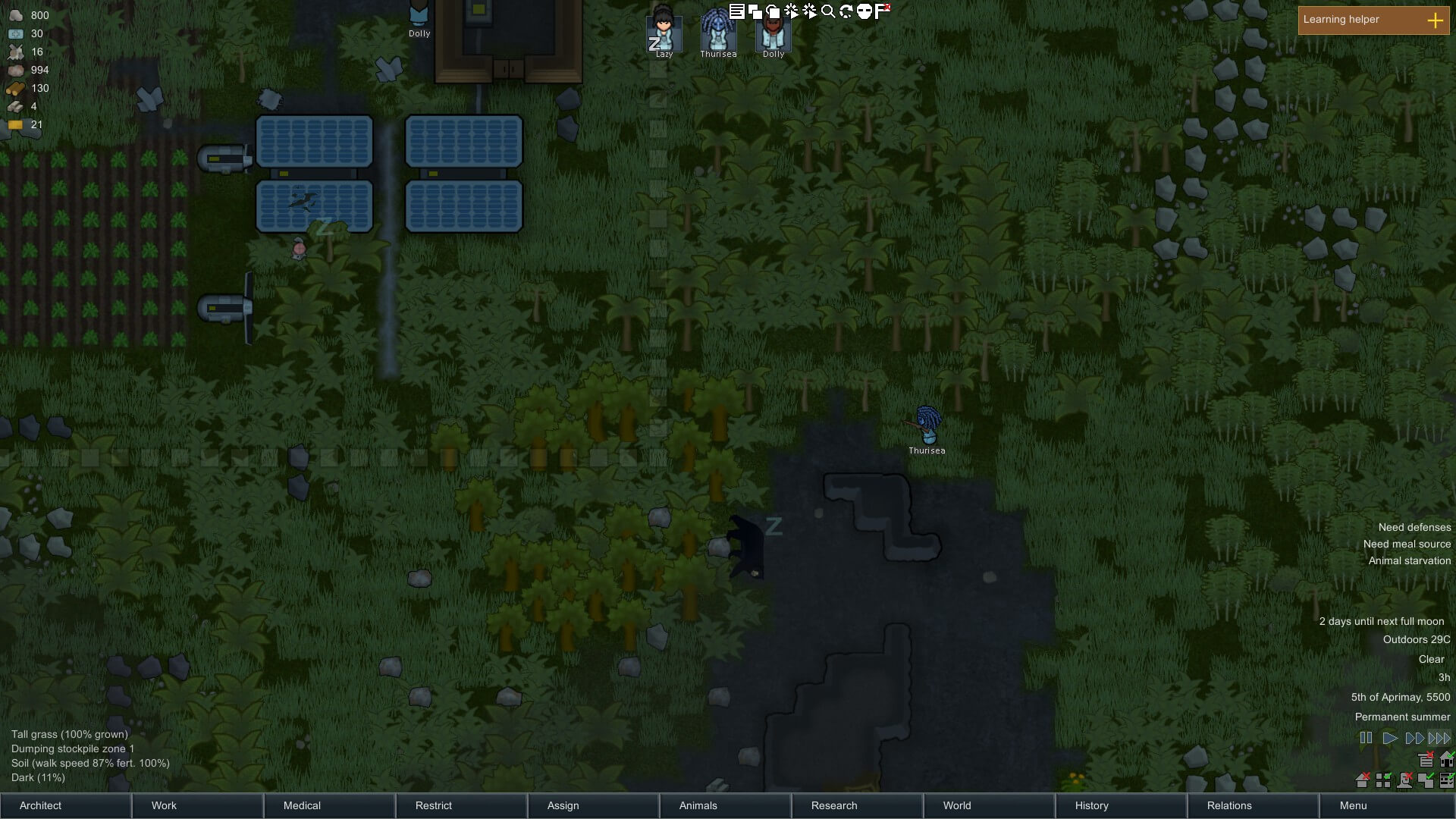
Task: Click the Need defenses alert
Action: [x=1414, y=527]
